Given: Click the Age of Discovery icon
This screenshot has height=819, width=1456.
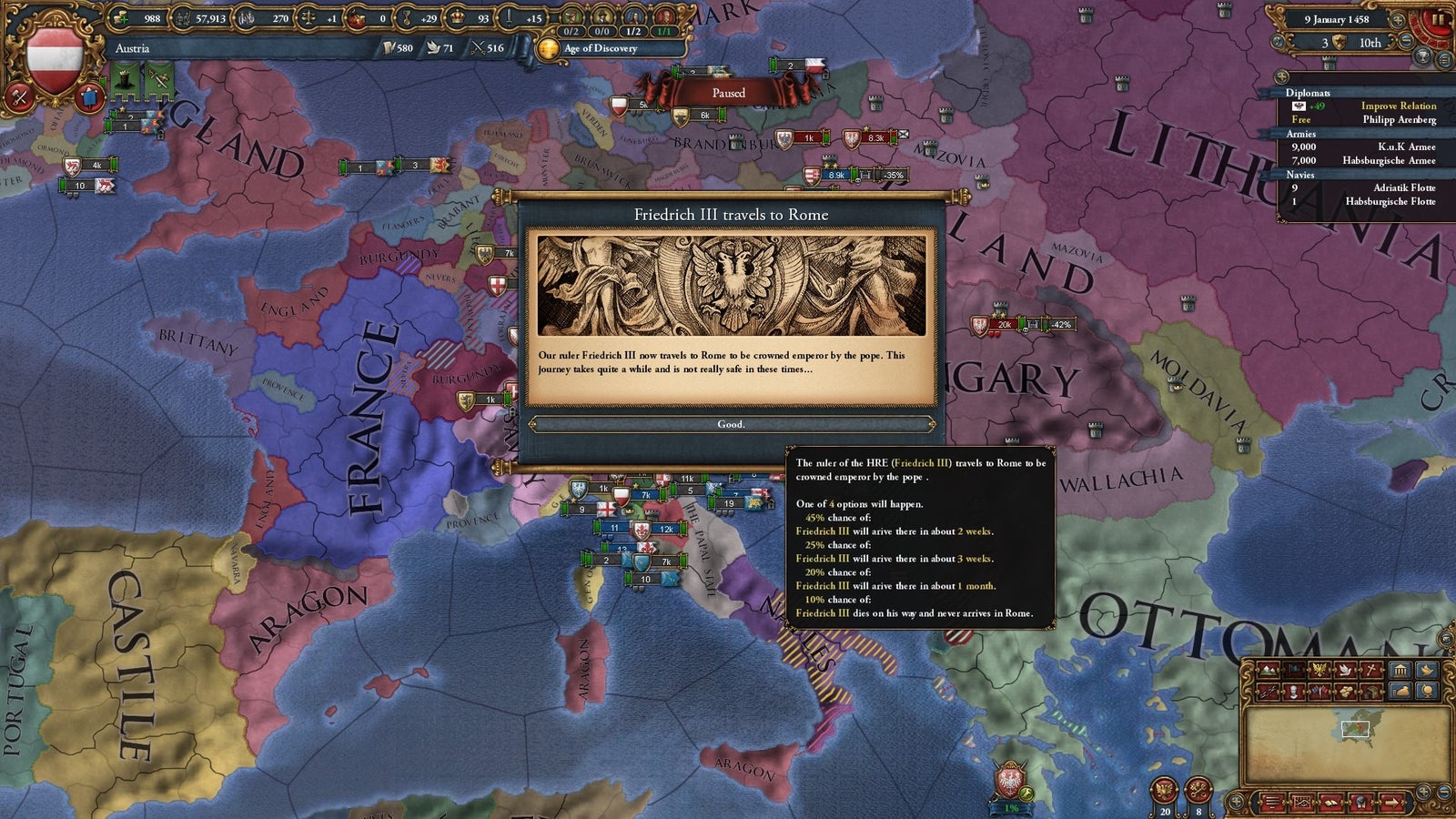Looking at the screenshot, I should point(547,47).
